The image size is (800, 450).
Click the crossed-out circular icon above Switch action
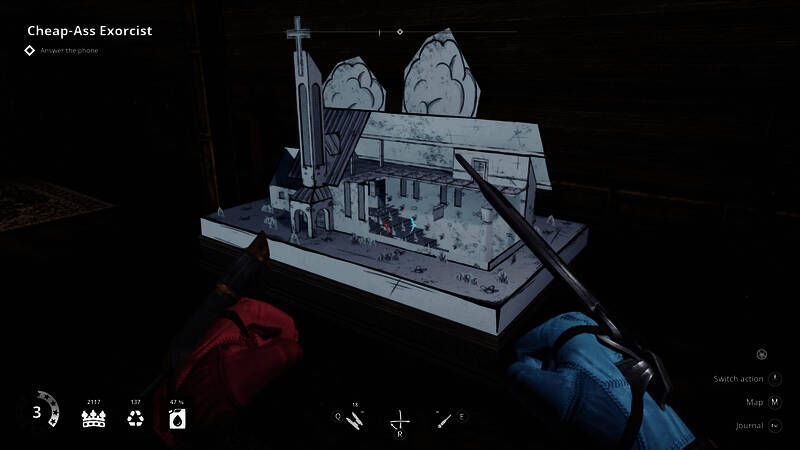(762, 354)
